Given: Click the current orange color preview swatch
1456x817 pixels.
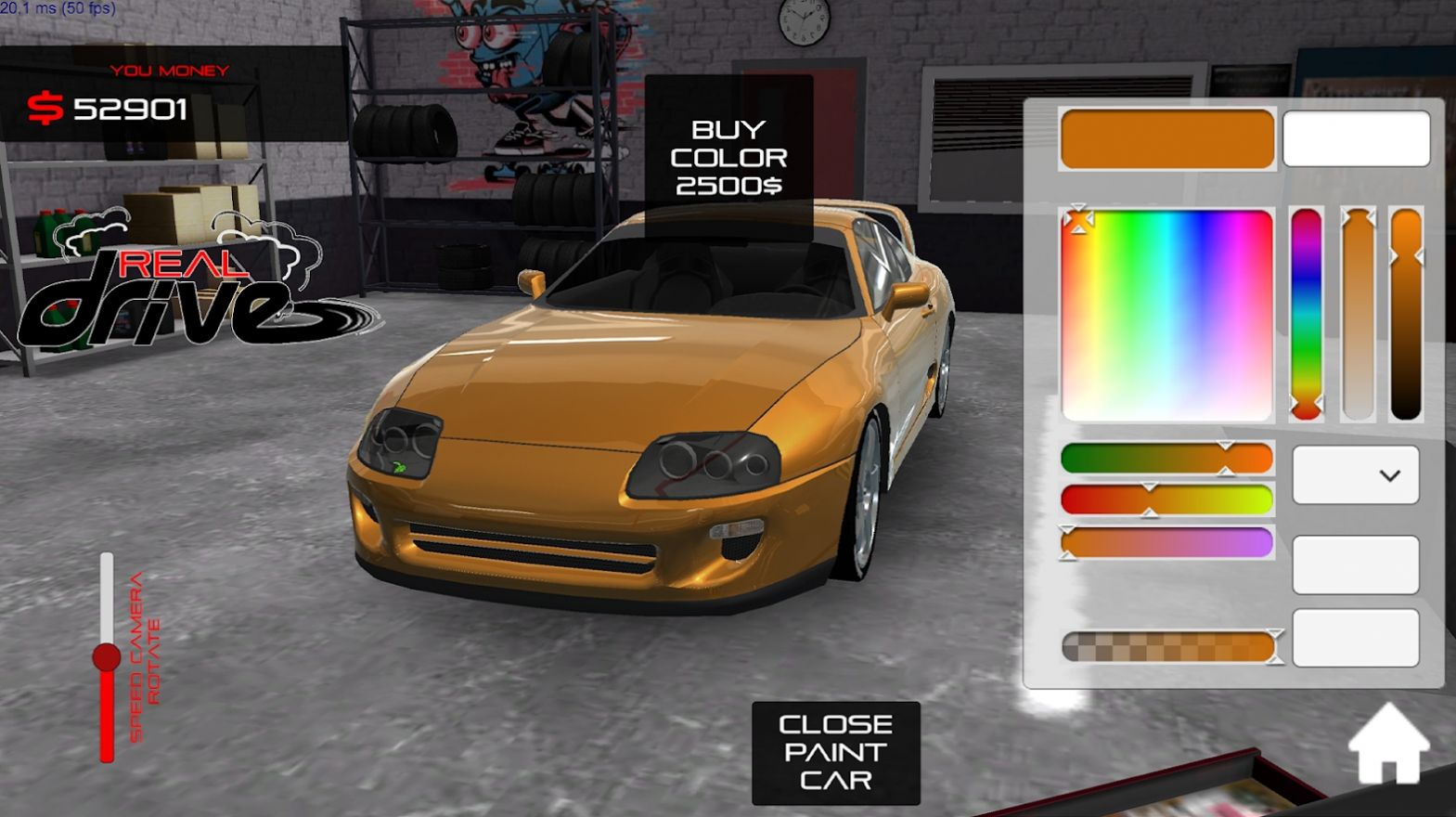Looking at the screenshot, I should 1167,137.
